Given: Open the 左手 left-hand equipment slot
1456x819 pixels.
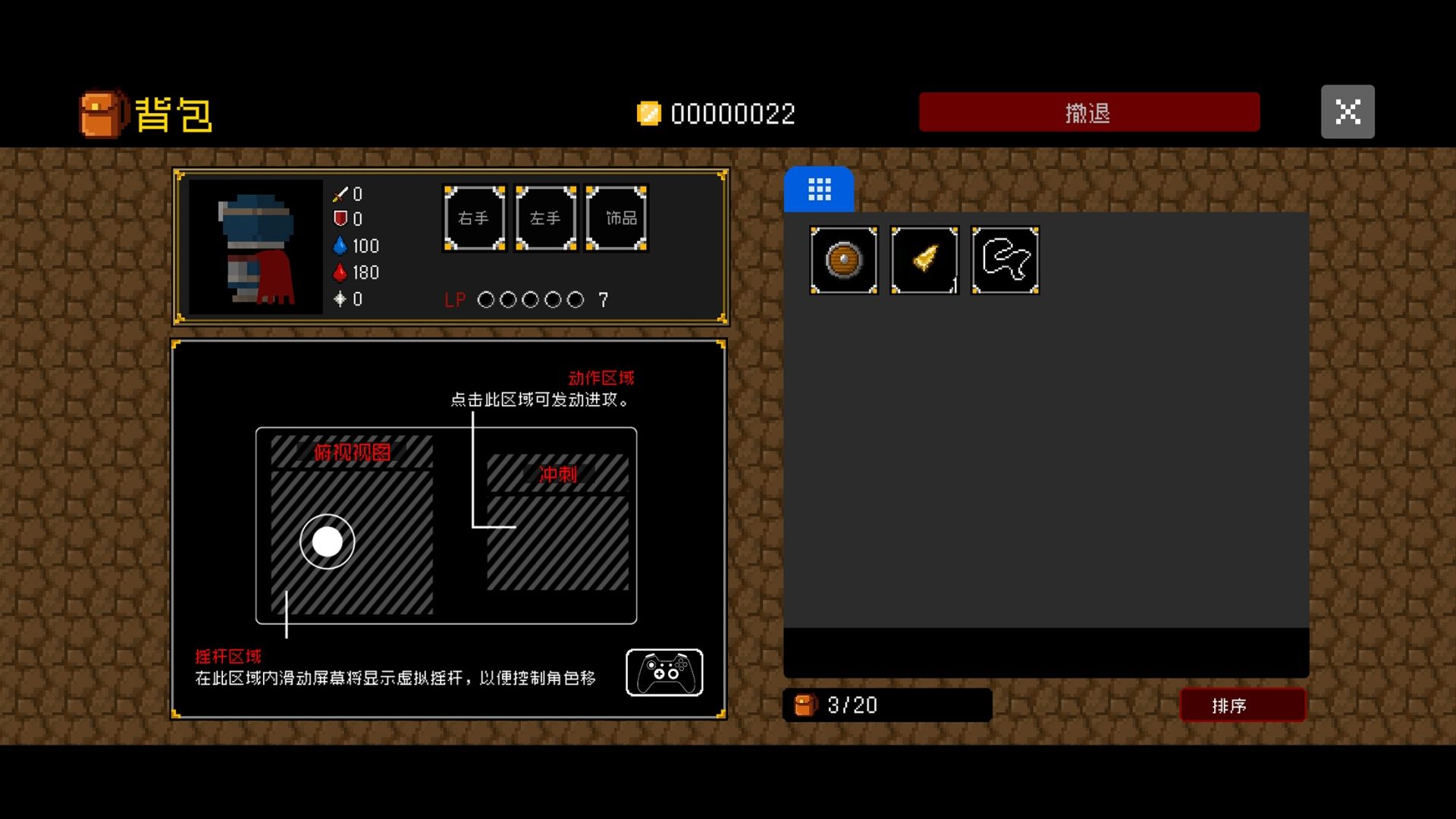Looking at the screenshot, I should 545,218.
